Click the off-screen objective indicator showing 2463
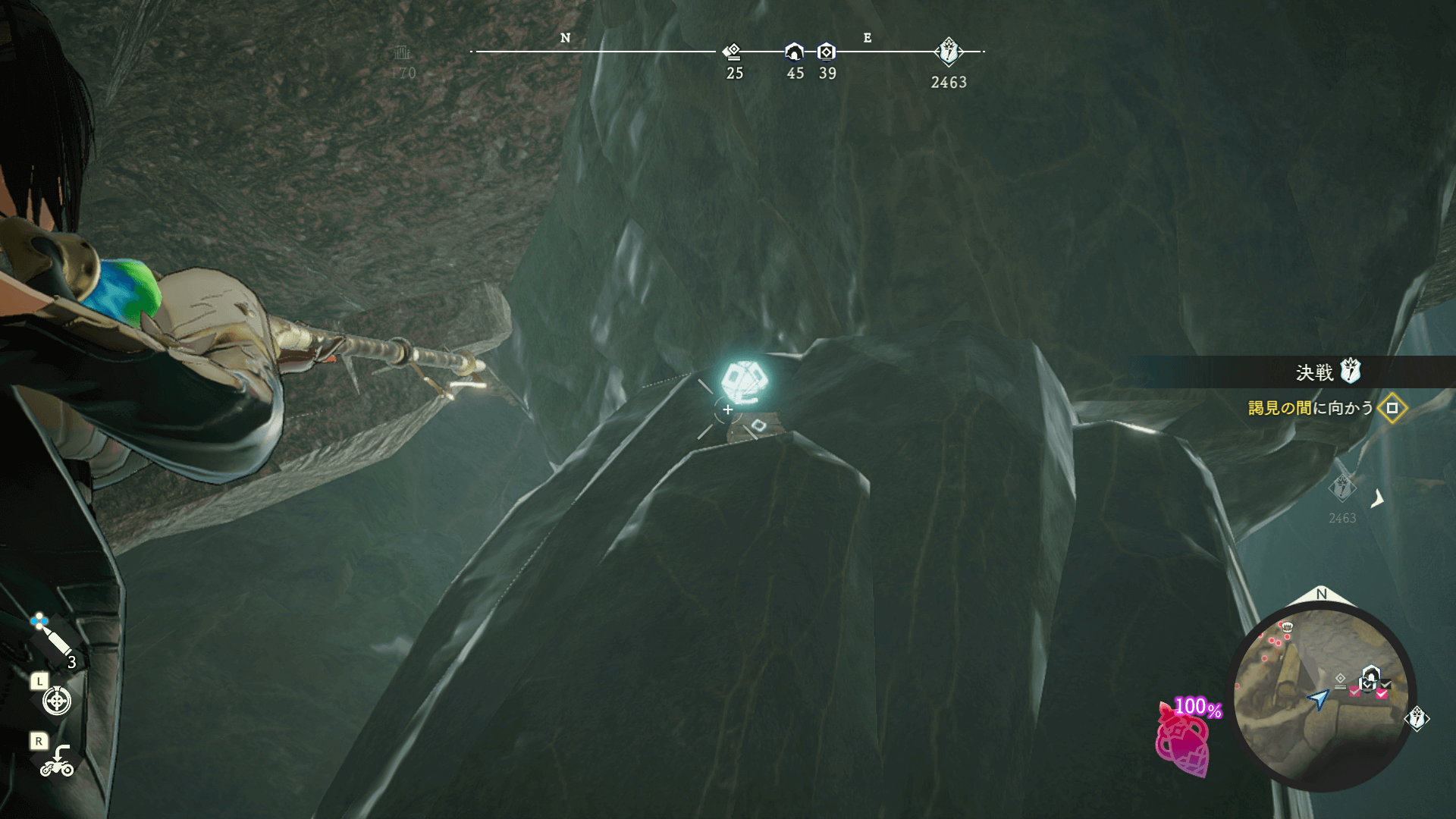Screen dimensions: 1456x819 [1342, 488]
